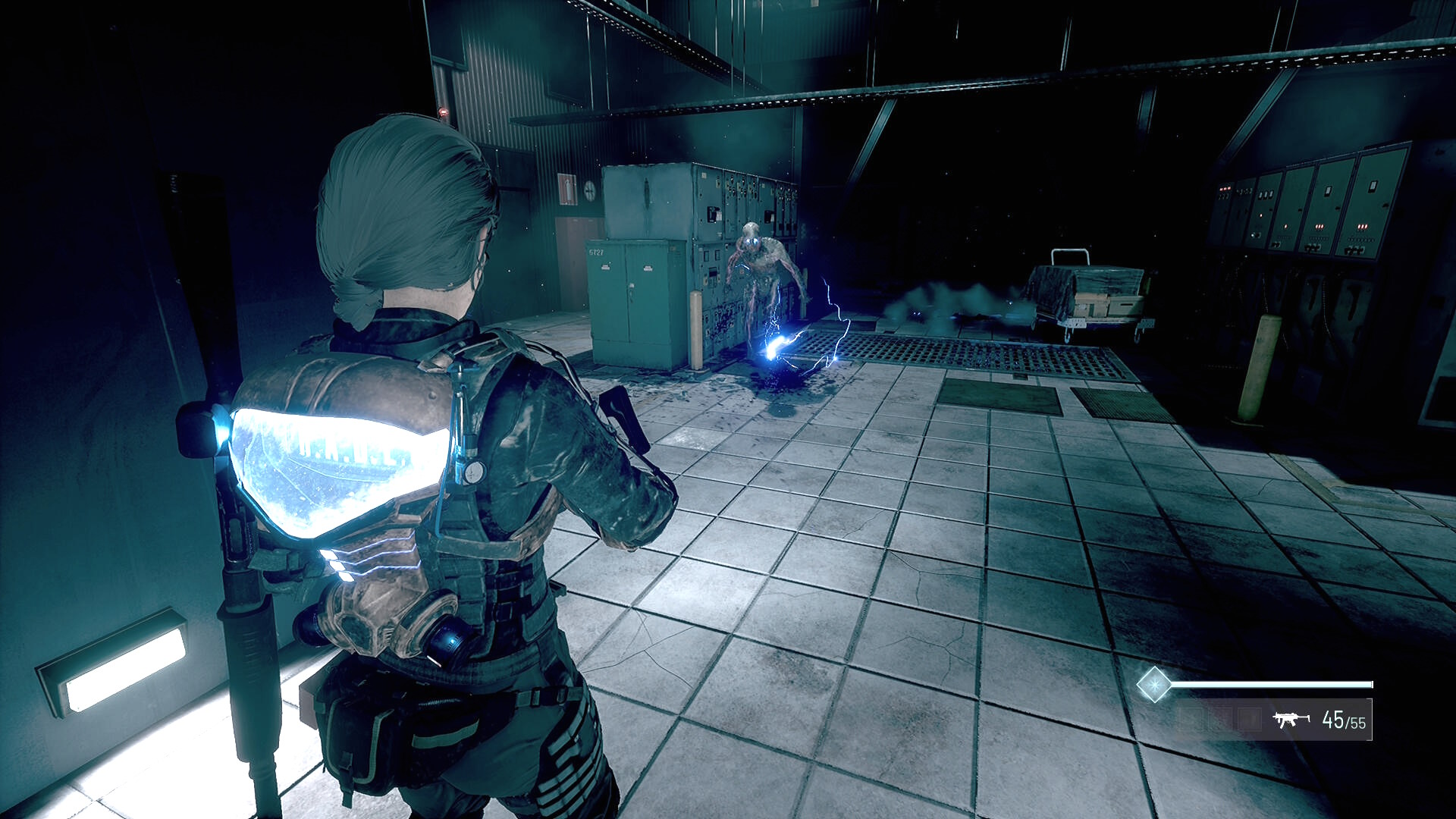Click the diamond snowflake ability icon
The height and width of the screenshot is (819, 1456).
click(1153, 685)
